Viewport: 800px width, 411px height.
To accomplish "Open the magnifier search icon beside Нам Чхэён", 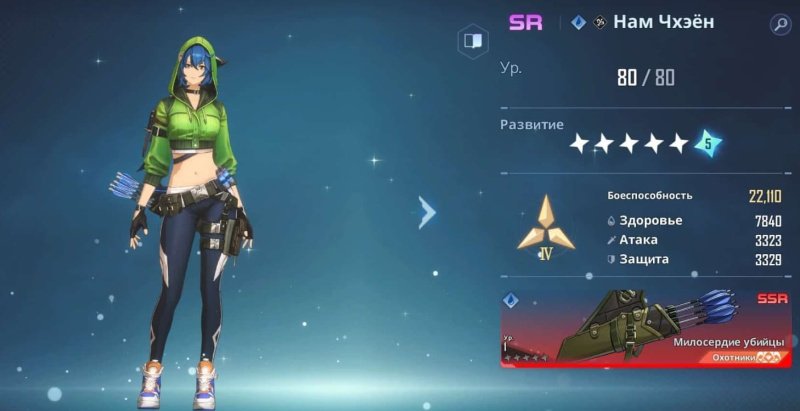I will pyautogui.click(x=780, y=25).
